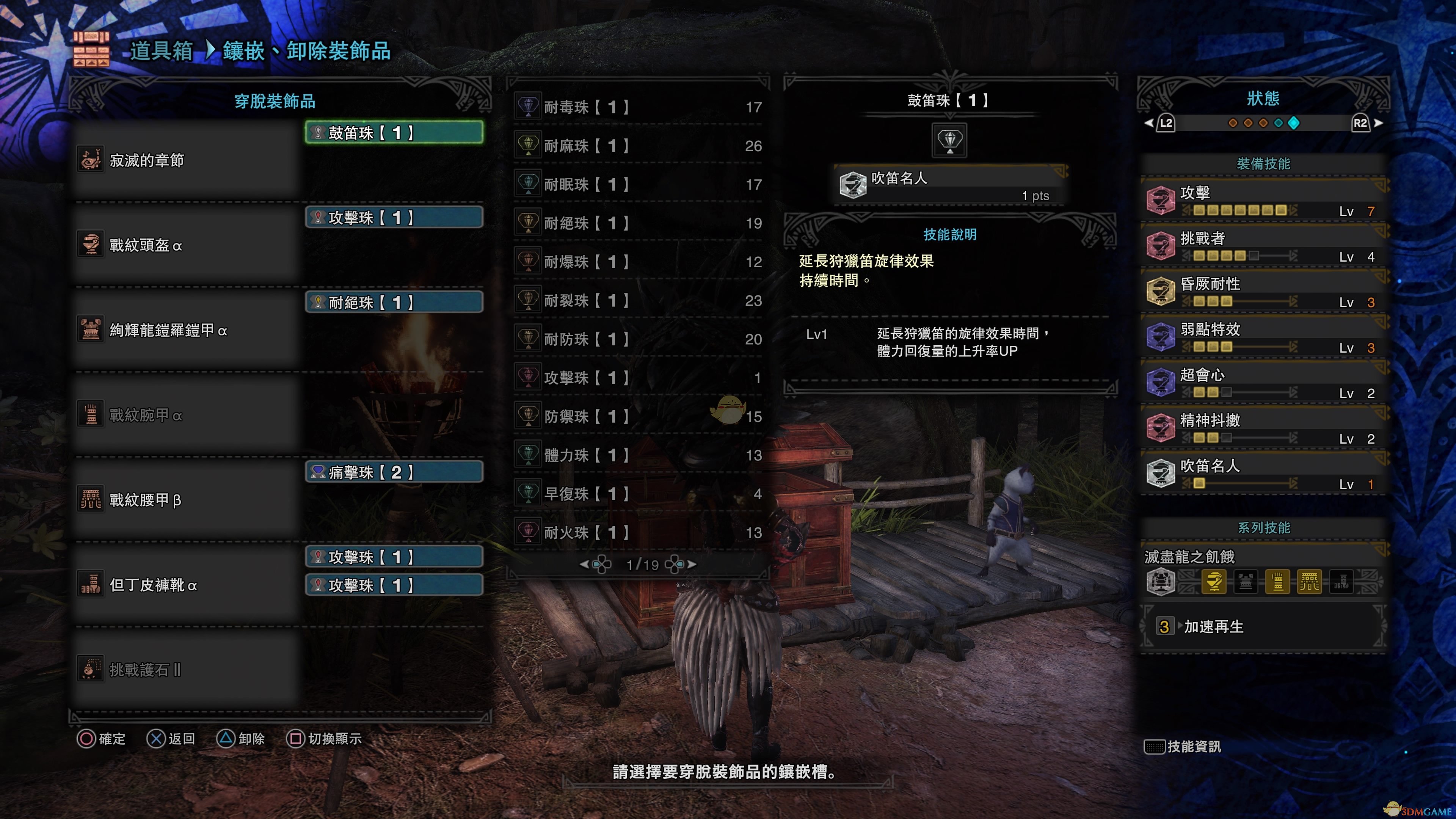1456x819 pixels.
Task: Pick 耐火珠【1】 at list bottom
Action: point(639,532)
